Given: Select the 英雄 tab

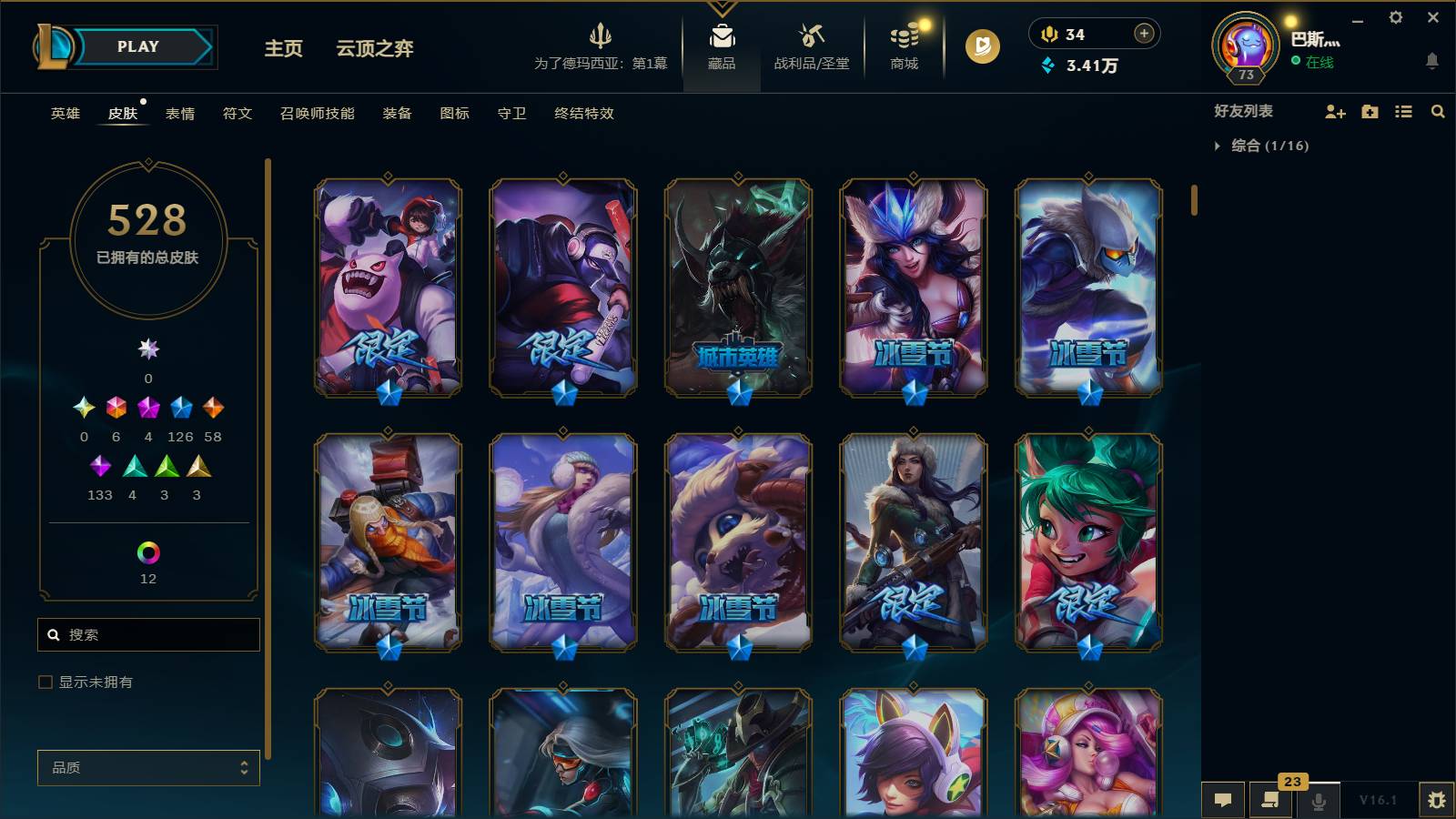Looking at the screenshot, I should click(64, 114).
